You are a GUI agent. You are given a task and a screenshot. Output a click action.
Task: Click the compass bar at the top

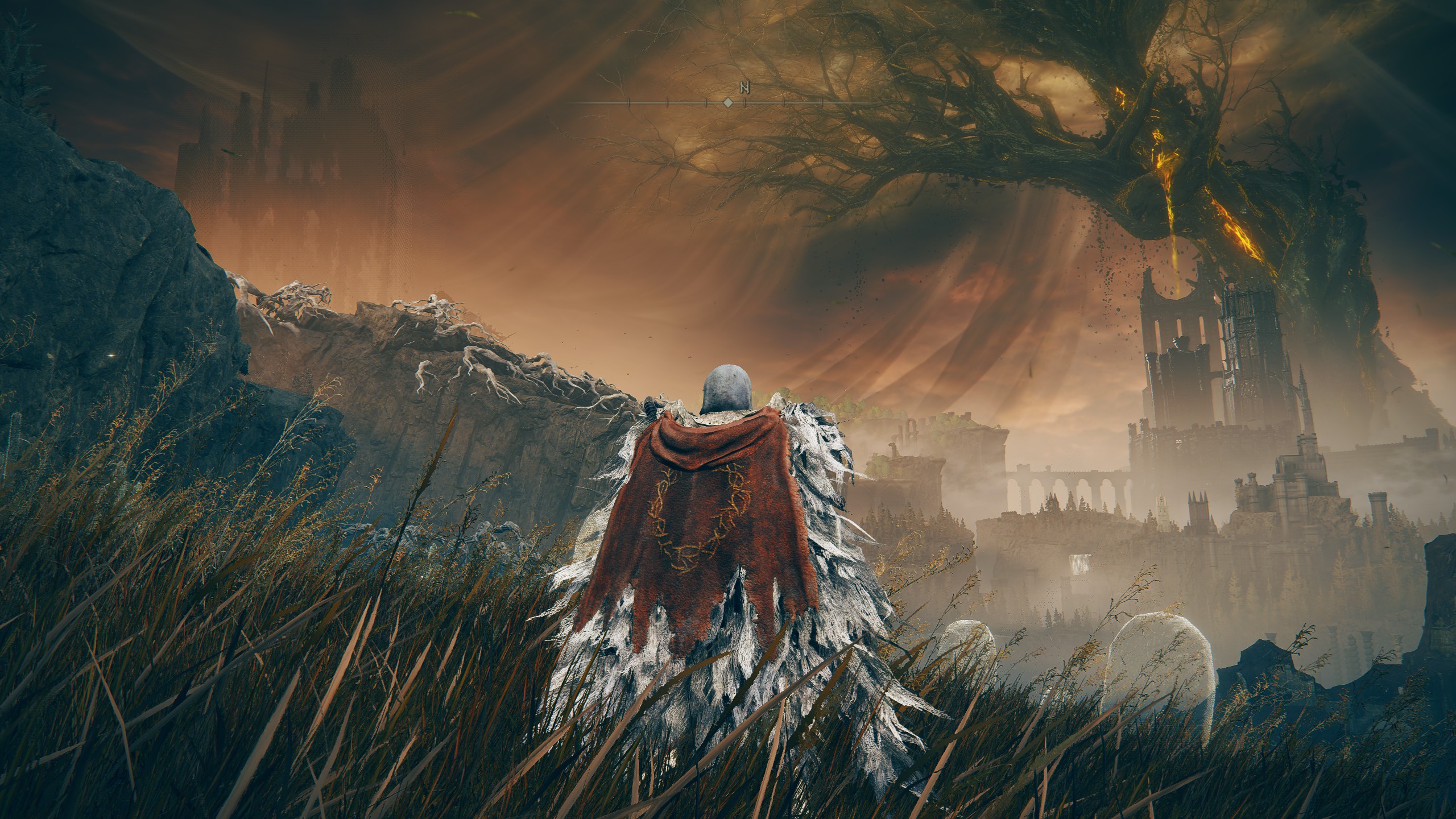click(727, 103)
